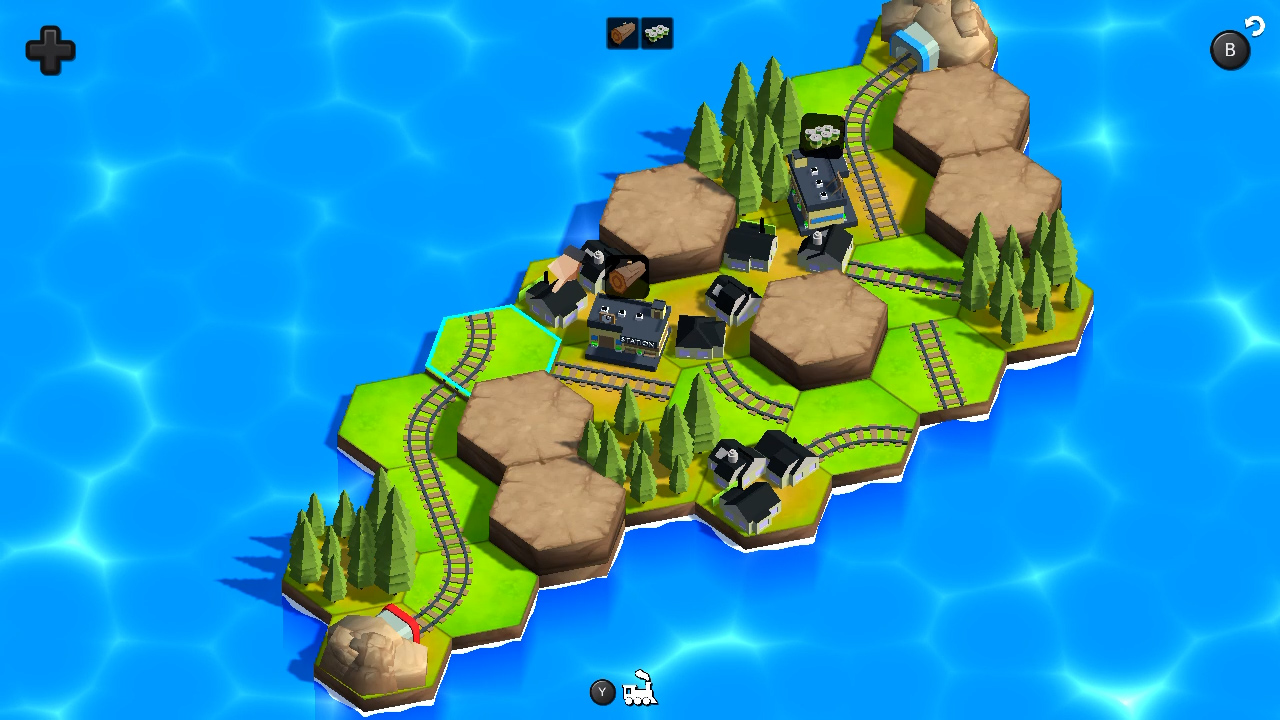Click the wood log resource icon
The image size is (1280, 720).
[621, 33]
